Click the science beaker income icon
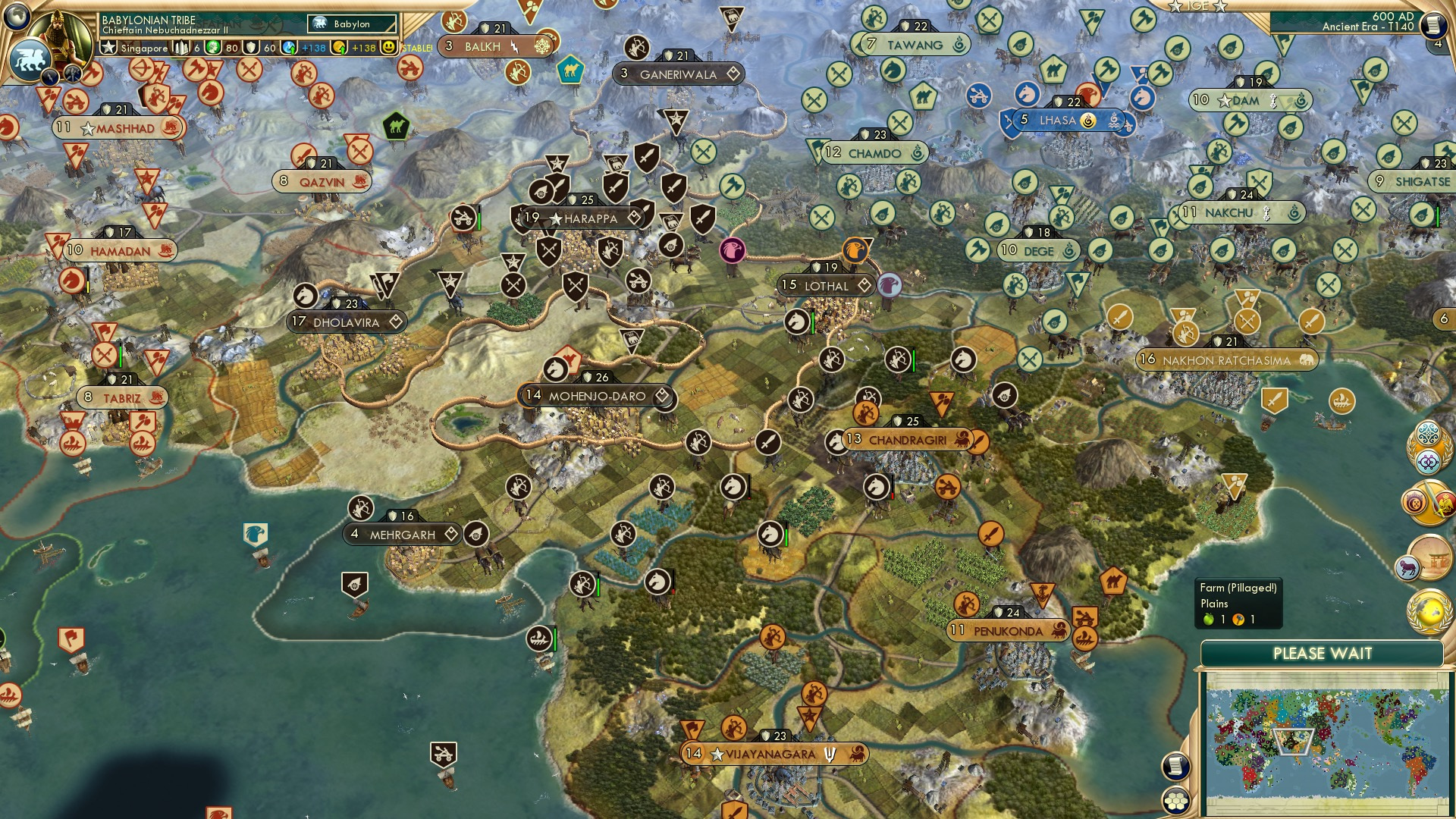The image size is (1456, 819). 288,47
